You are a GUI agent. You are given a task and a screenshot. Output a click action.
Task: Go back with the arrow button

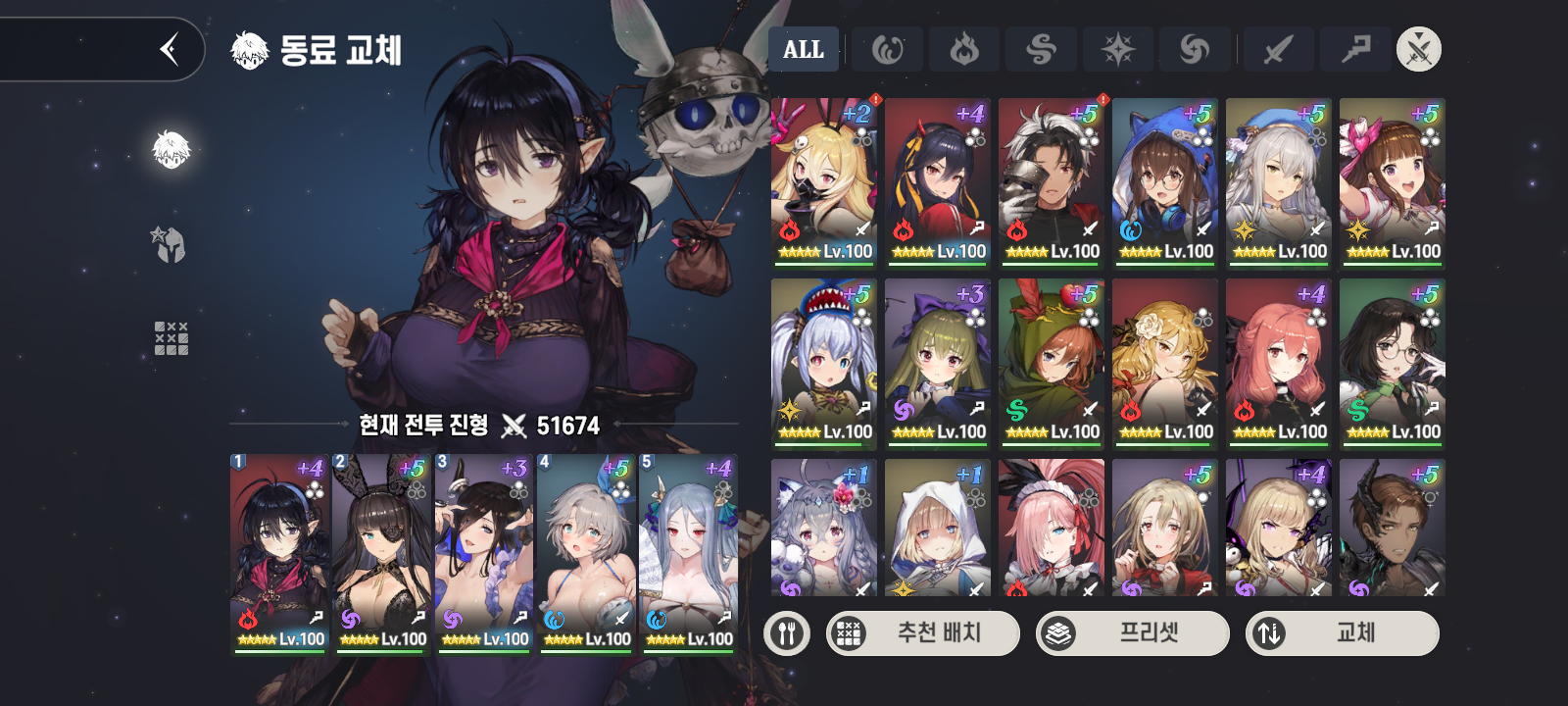pyautogui.click(x=170, y=48)
